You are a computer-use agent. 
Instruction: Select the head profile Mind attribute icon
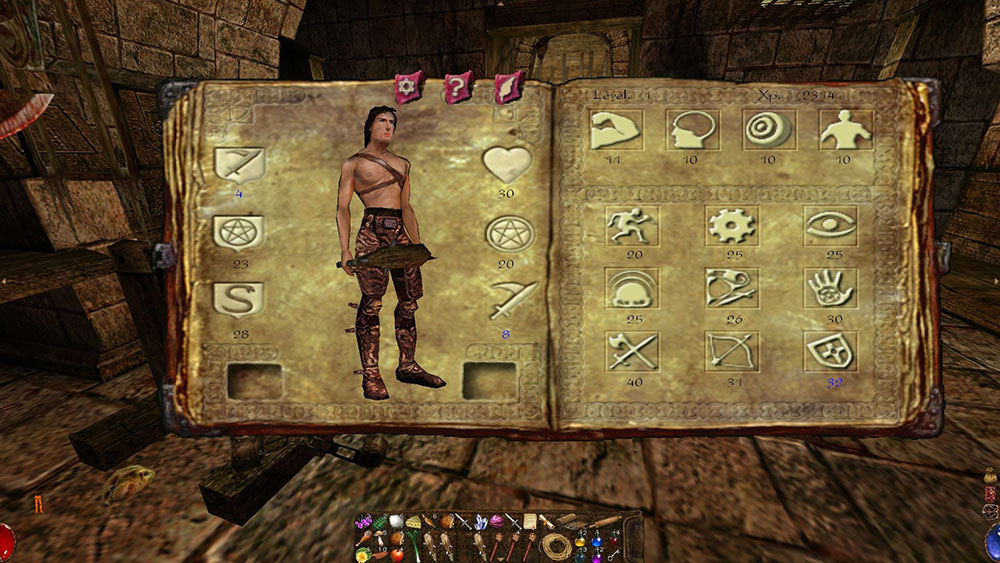(x=692, y=129)
